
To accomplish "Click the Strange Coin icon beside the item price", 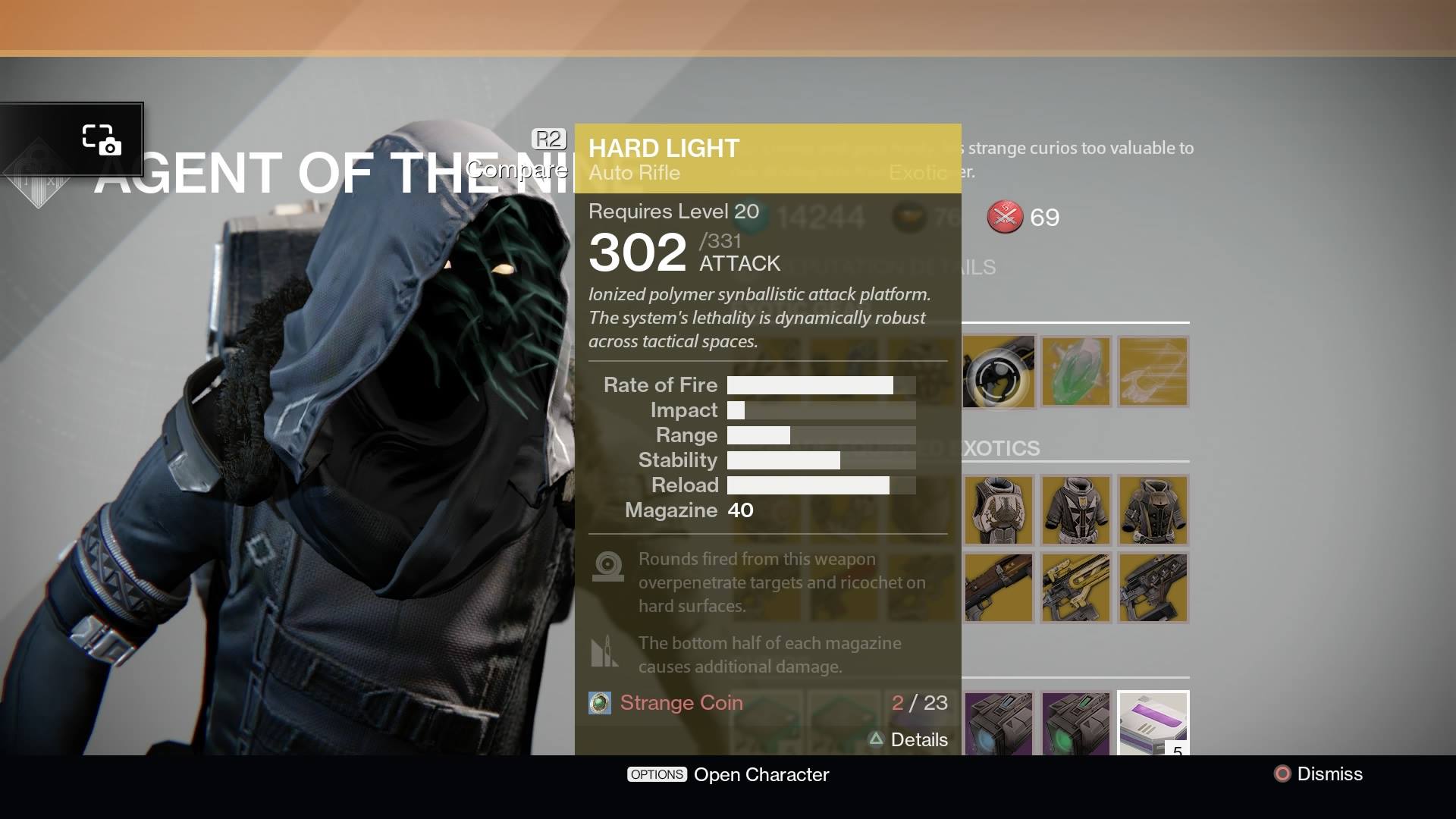I will (601, 703).
